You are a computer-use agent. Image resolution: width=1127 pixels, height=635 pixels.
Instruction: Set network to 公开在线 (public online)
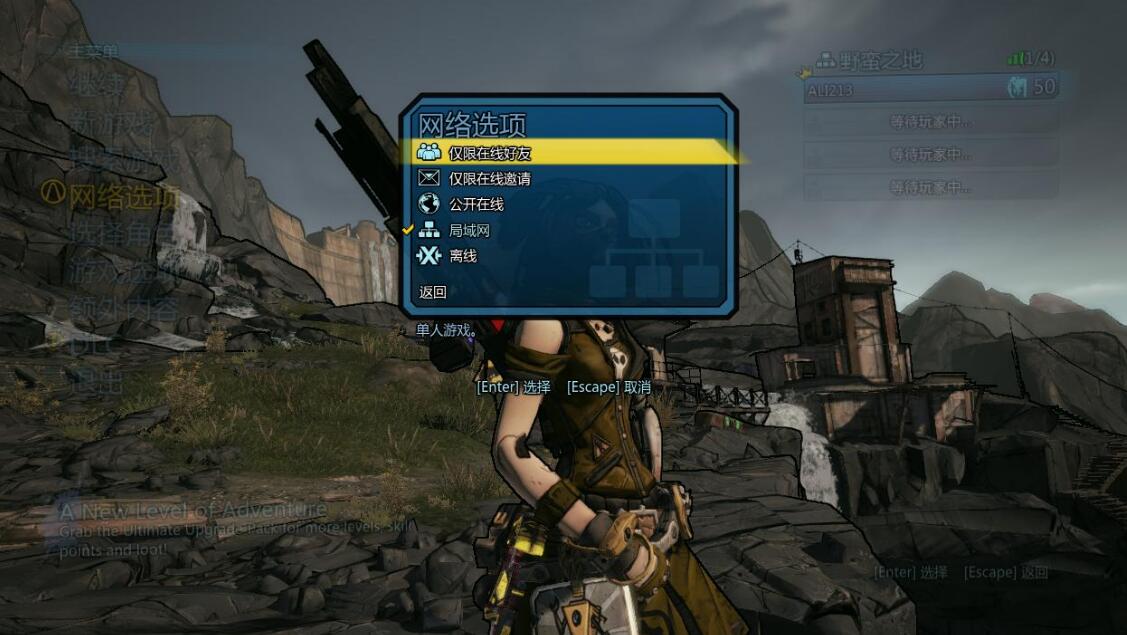pyautogui.click(x=475, y=204)
